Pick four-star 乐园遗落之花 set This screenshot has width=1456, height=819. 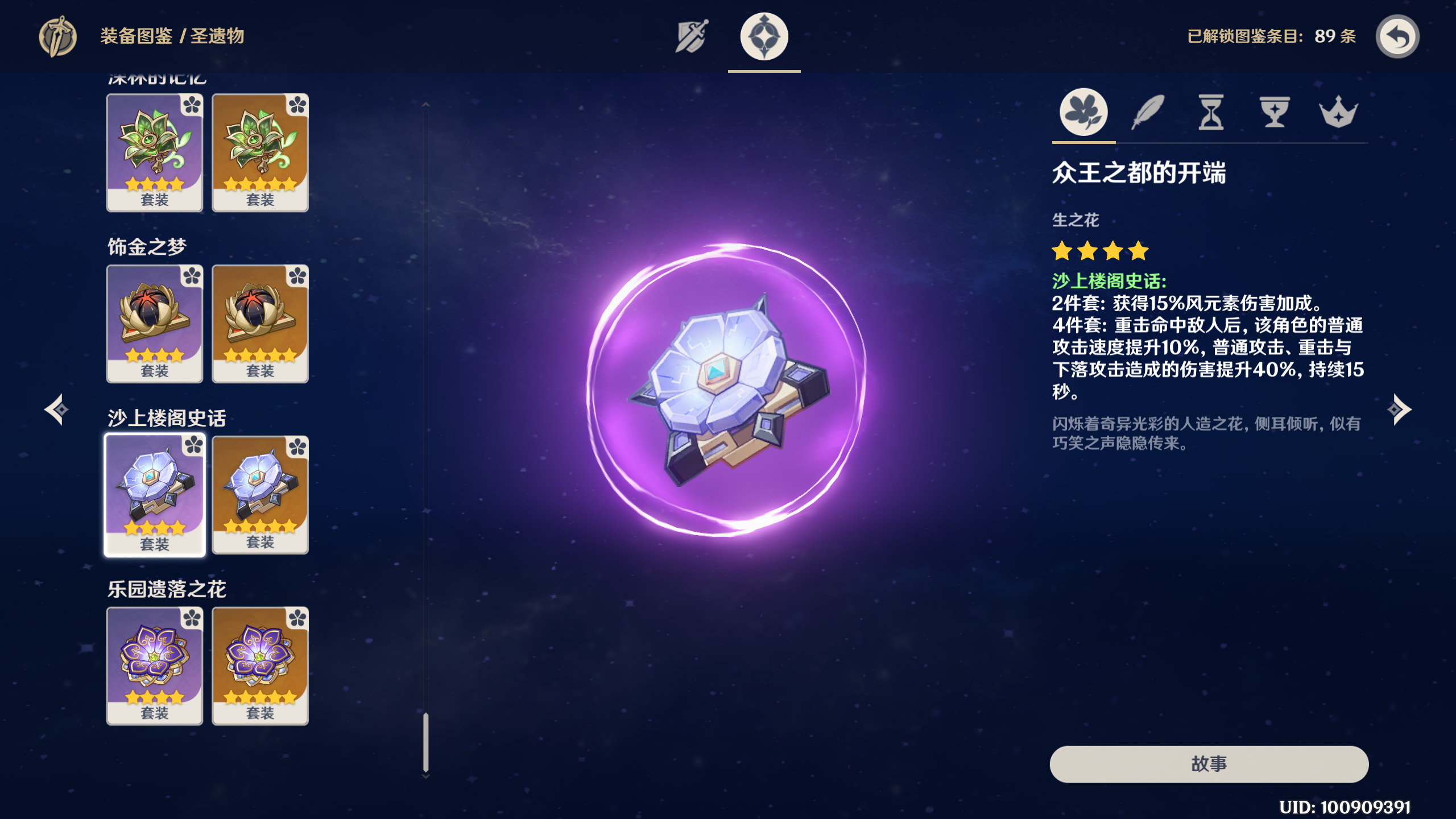point(155,665)
